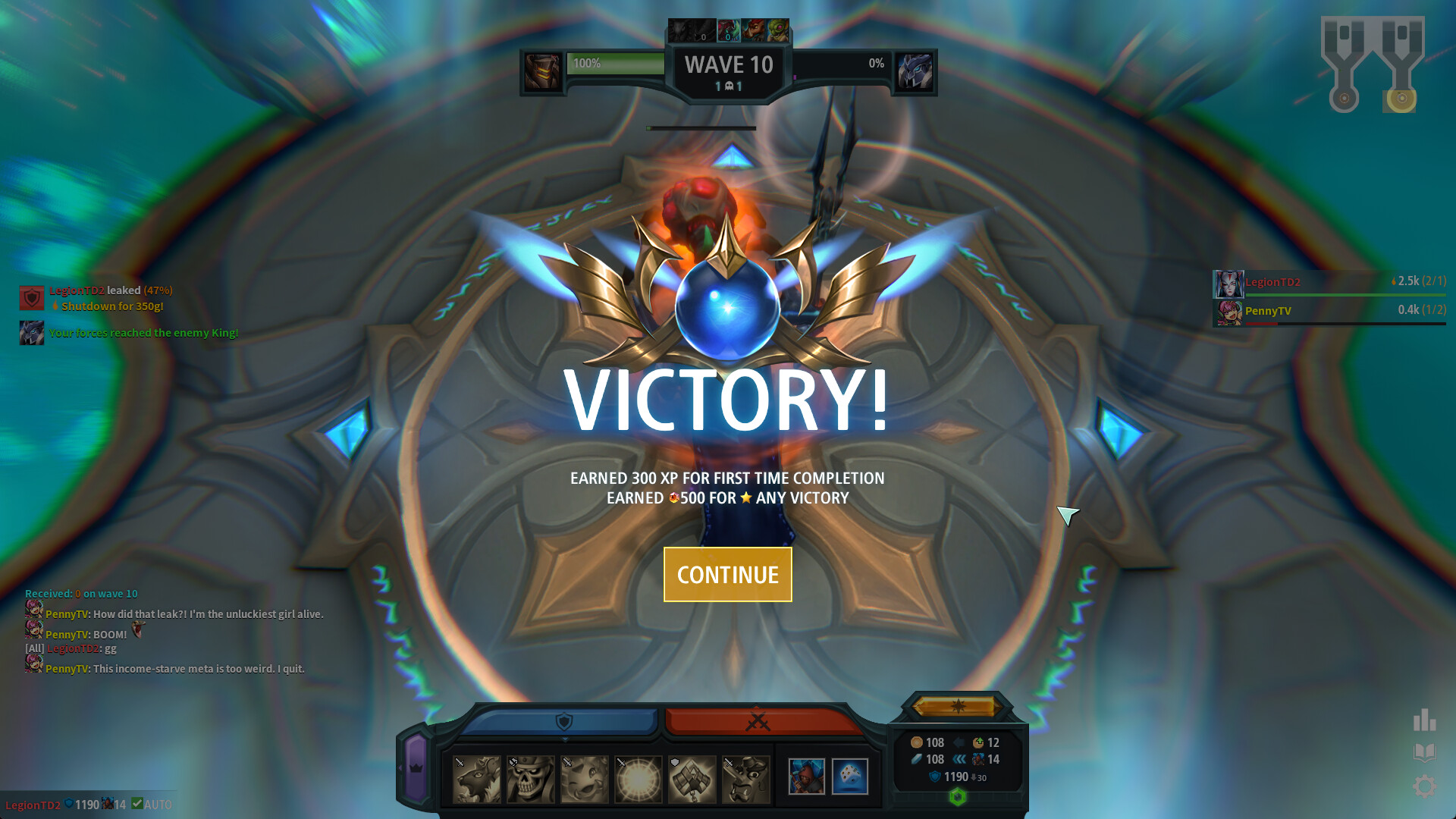This screenshot has width=1456, height=819.
Task: Expand the purple crown side panel
Action: 415,768
